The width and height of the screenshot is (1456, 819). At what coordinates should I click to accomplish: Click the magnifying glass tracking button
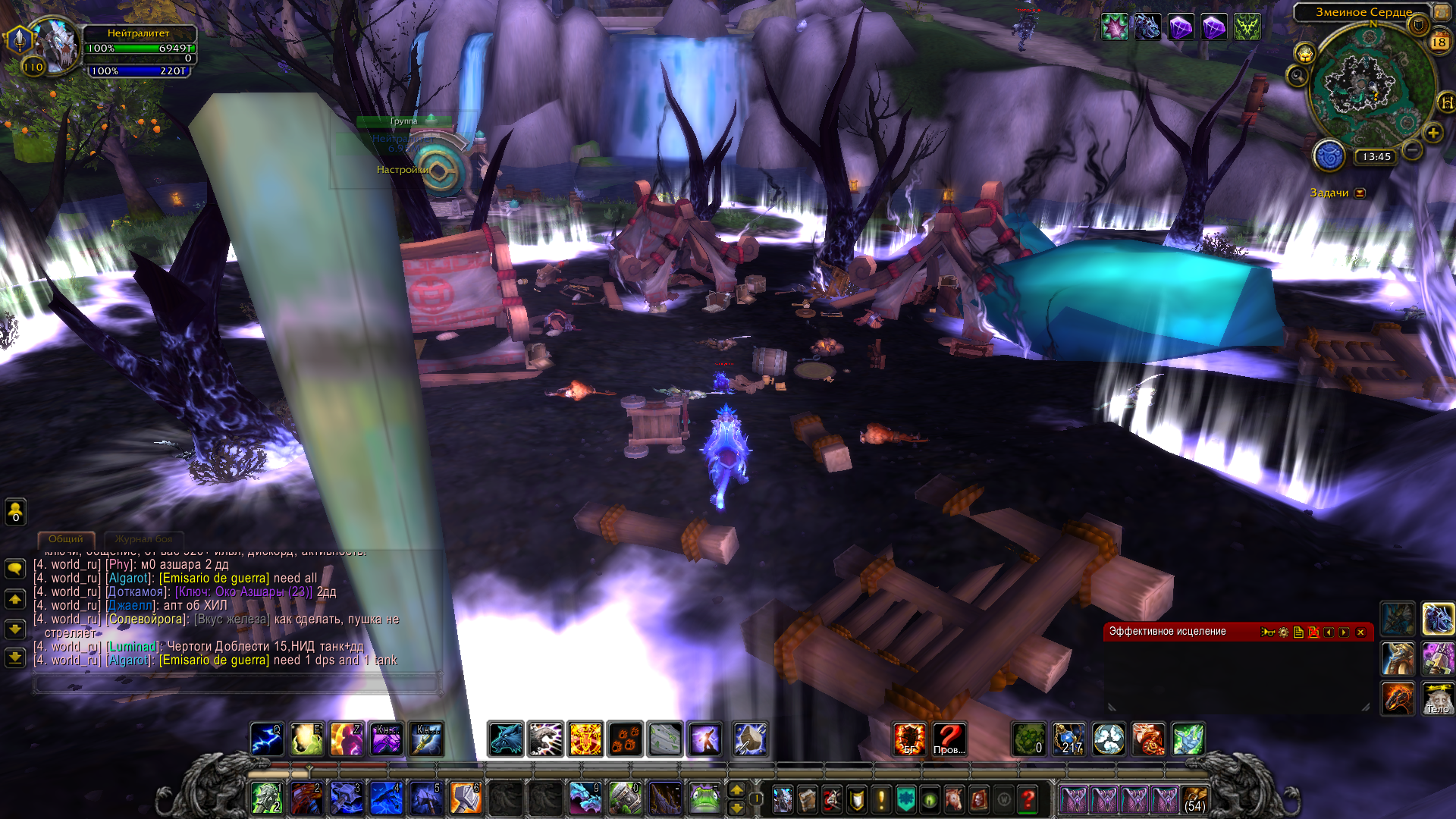[1298, 76]
